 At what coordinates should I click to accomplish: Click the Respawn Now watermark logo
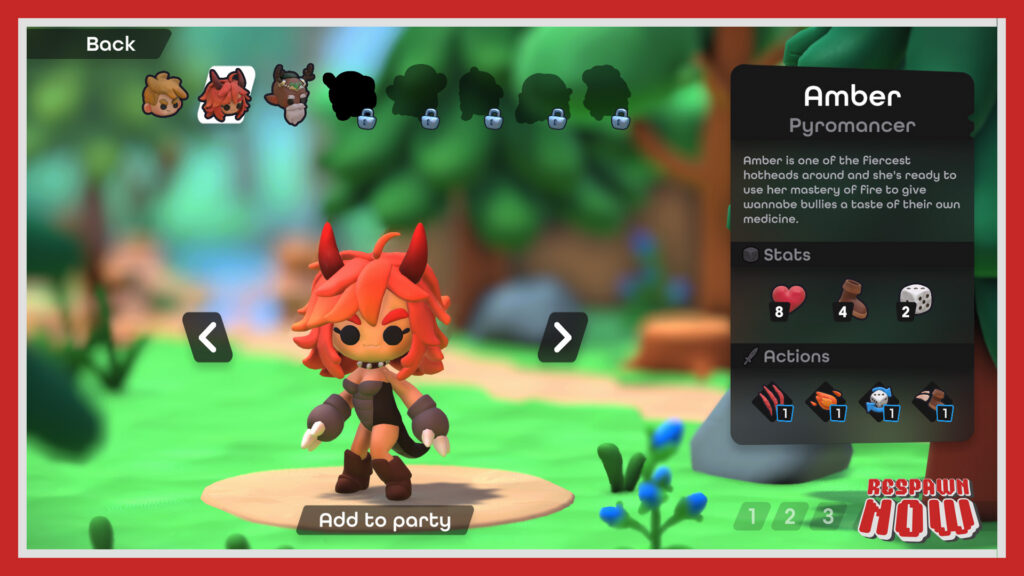pos(916,510)
